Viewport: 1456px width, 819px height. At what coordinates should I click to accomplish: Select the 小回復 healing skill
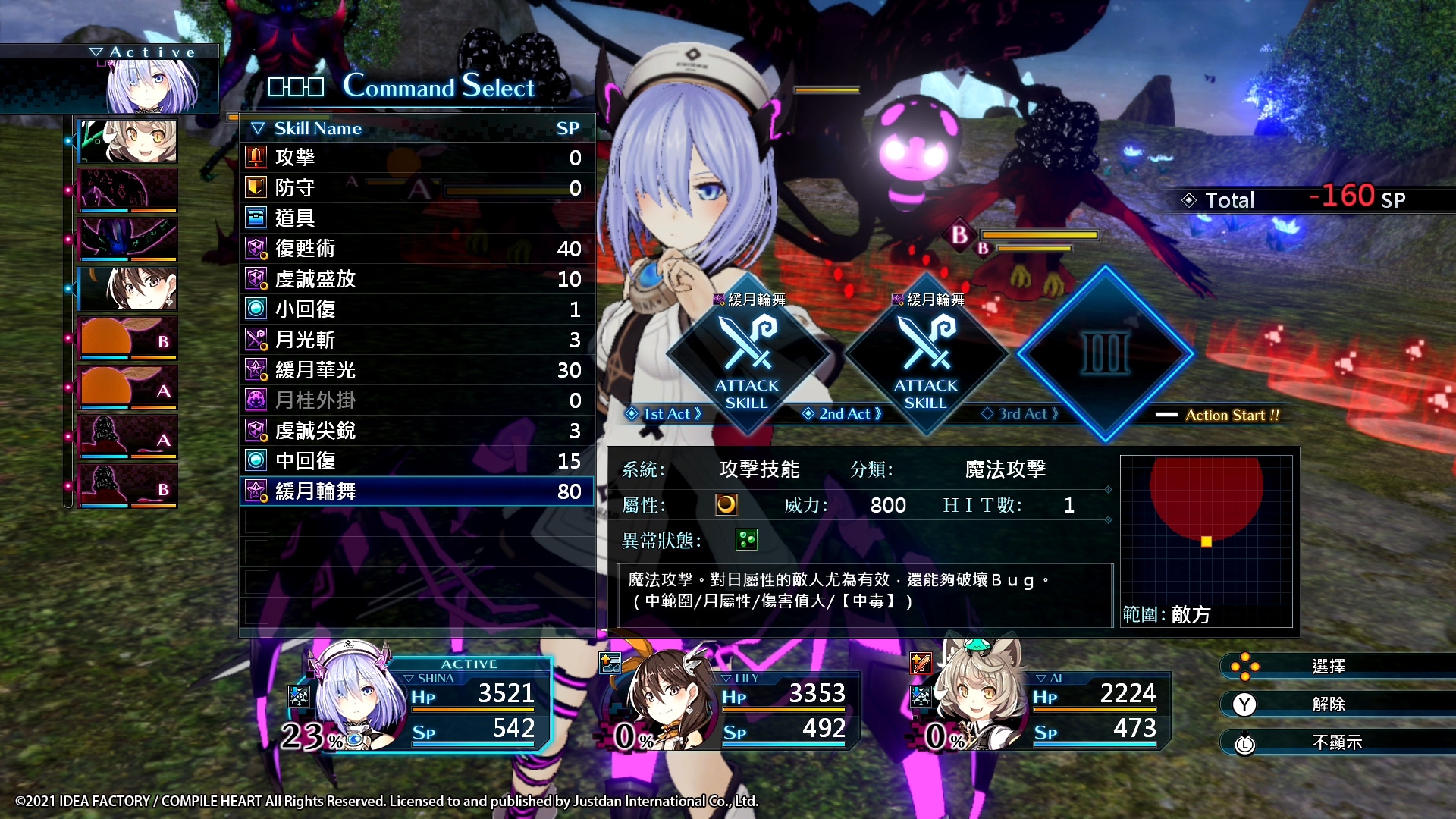416,309
